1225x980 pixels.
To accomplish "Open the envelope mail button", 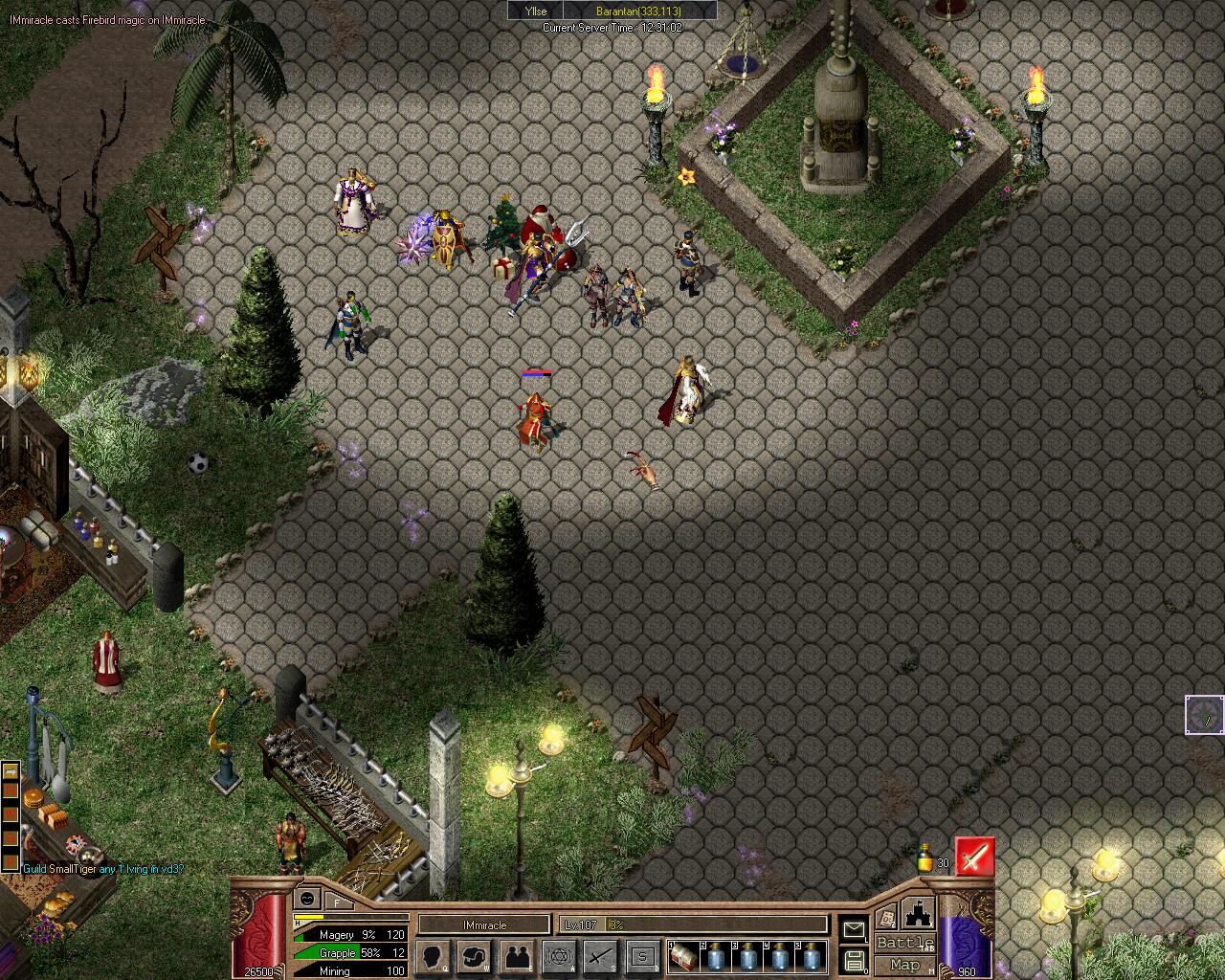I will pyautogui.click(x=853, y=928).
